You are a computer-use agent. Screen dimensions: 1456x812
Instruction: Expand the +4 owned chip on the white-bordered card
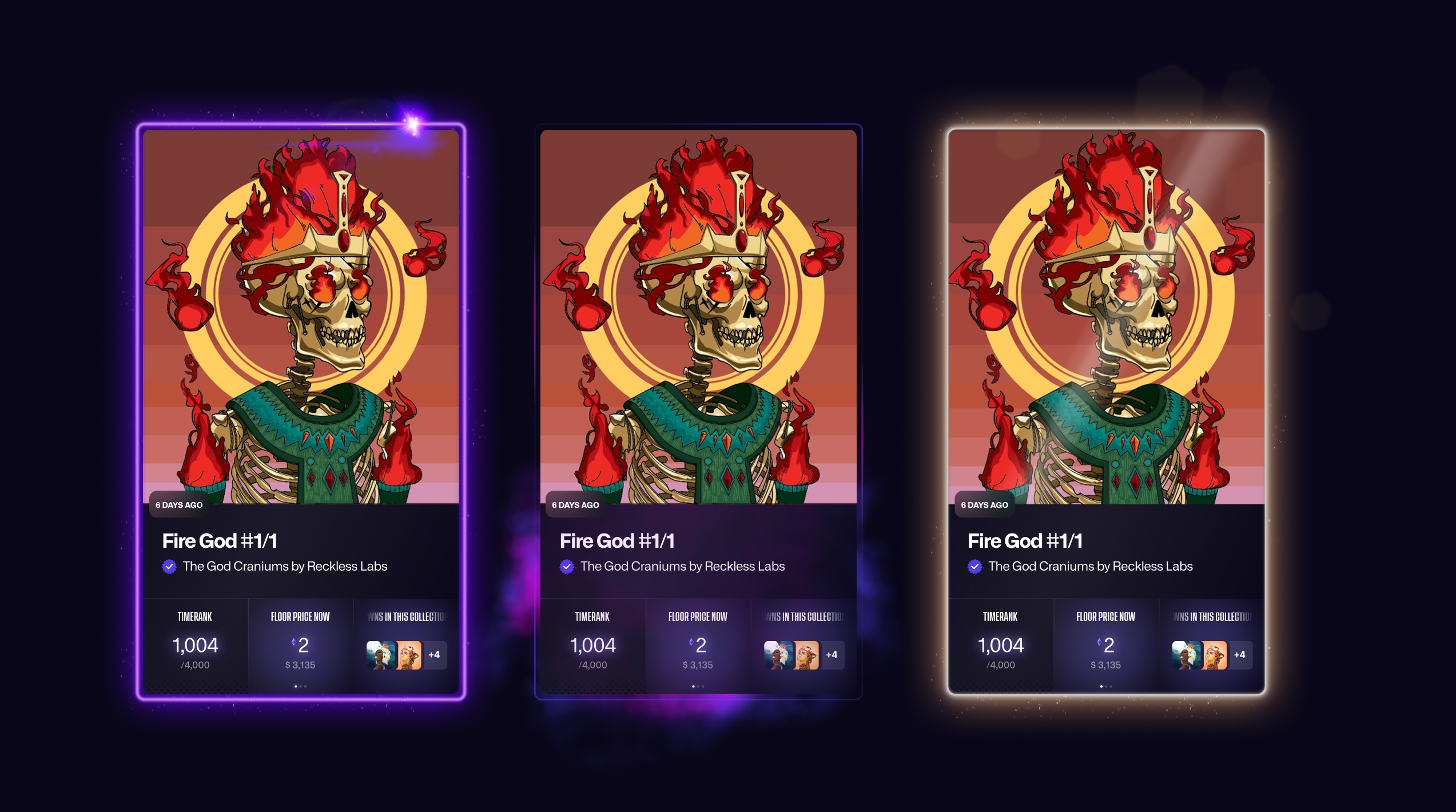[x=1240, y=655]
